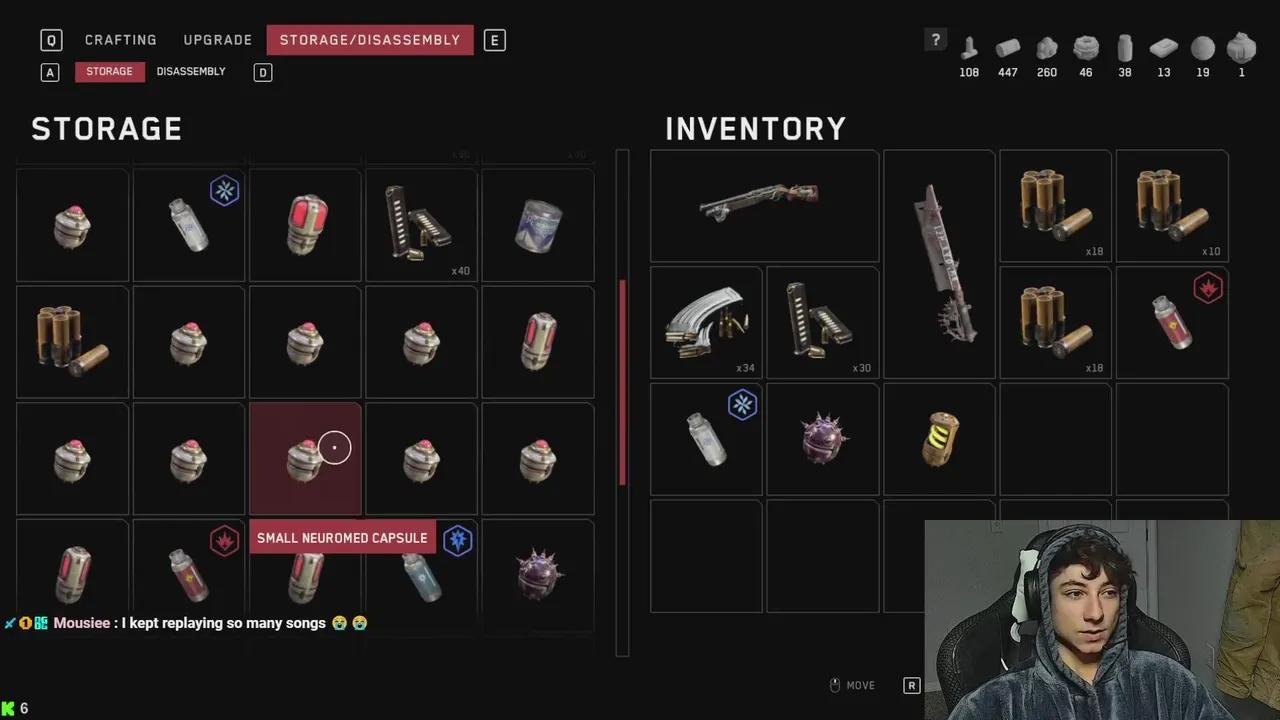
Task: Choose the inventory magazine stack of x30
Action: [x=822, y=322]
